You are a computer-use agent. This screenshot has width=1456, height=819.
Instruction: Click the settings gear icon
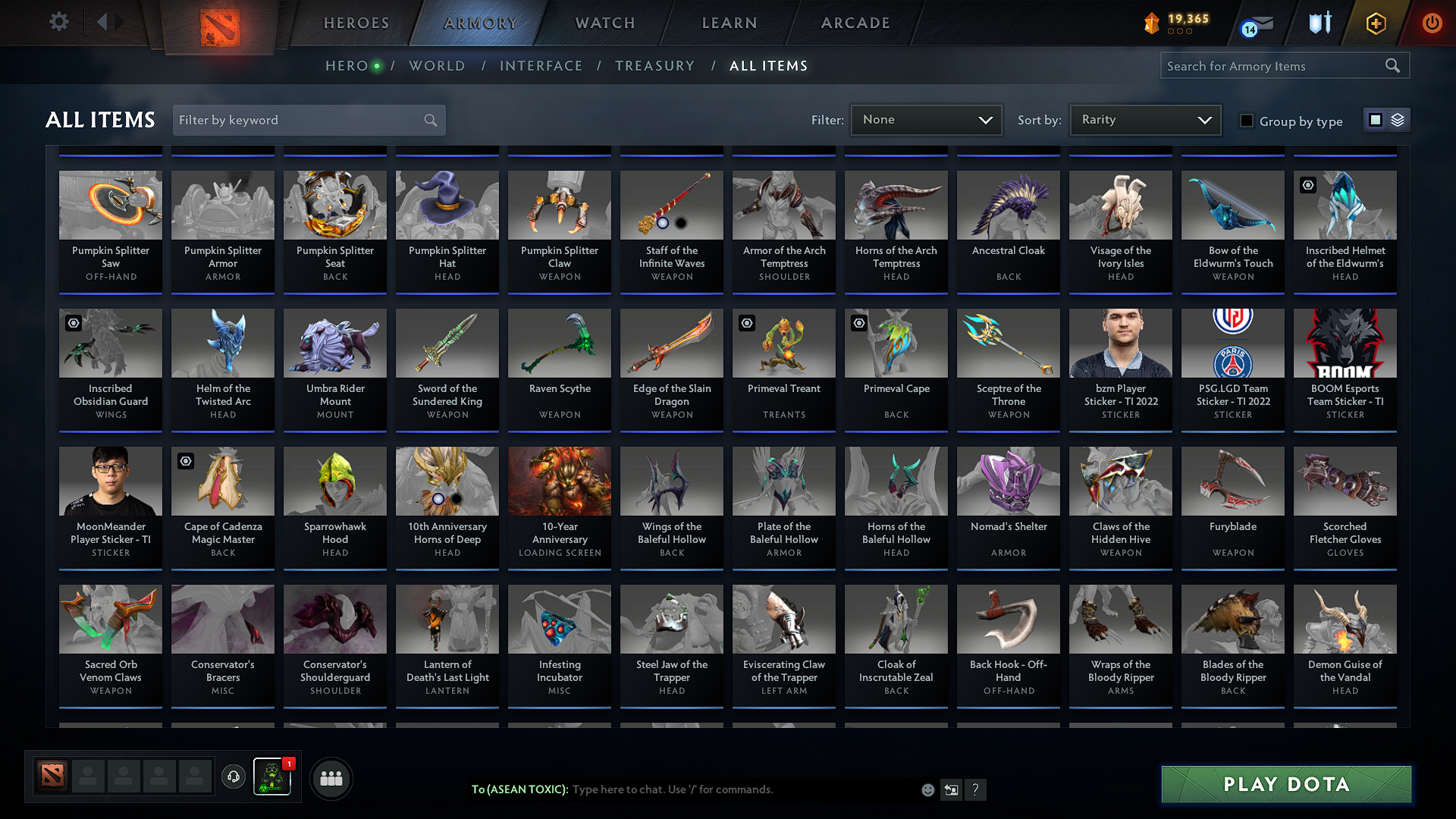[x=58, y=21]
